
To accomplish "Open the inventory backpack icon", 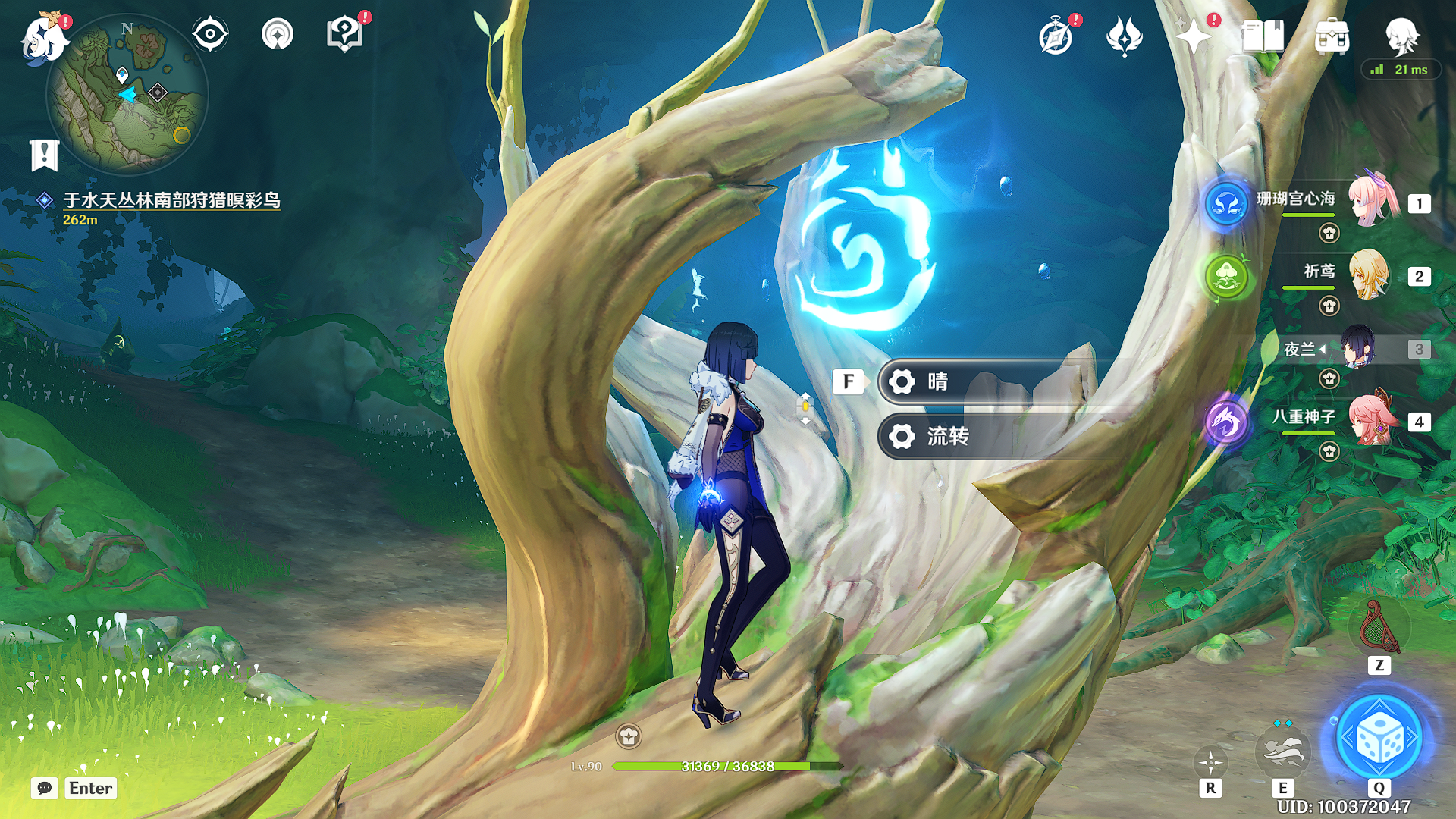I will [x=1332, y=36].
